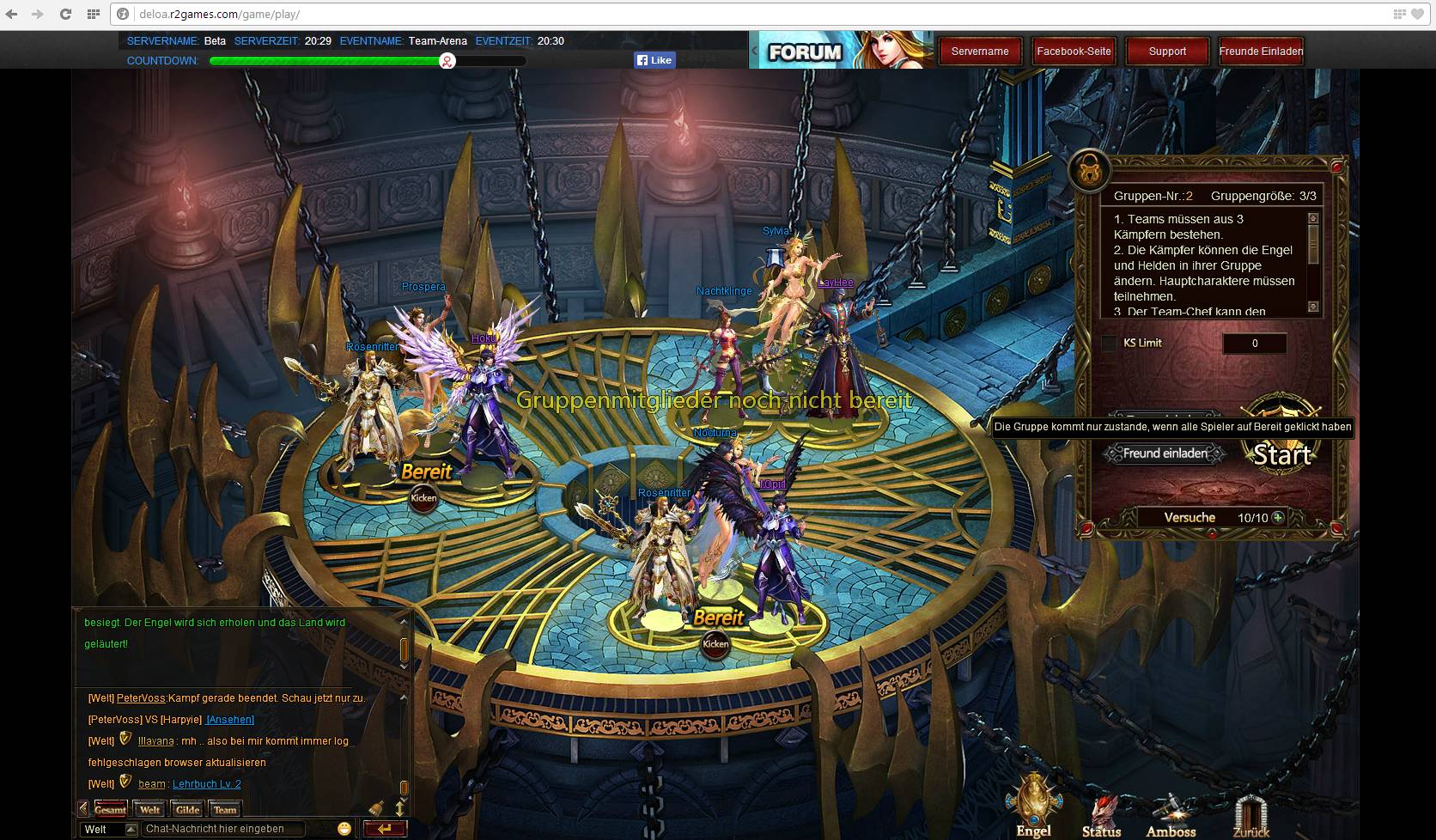This screenshot has width=1436, height=840.
Task: Add more Versuche with the green plus
Action: pyautogui.click(x=1278, y=518)
